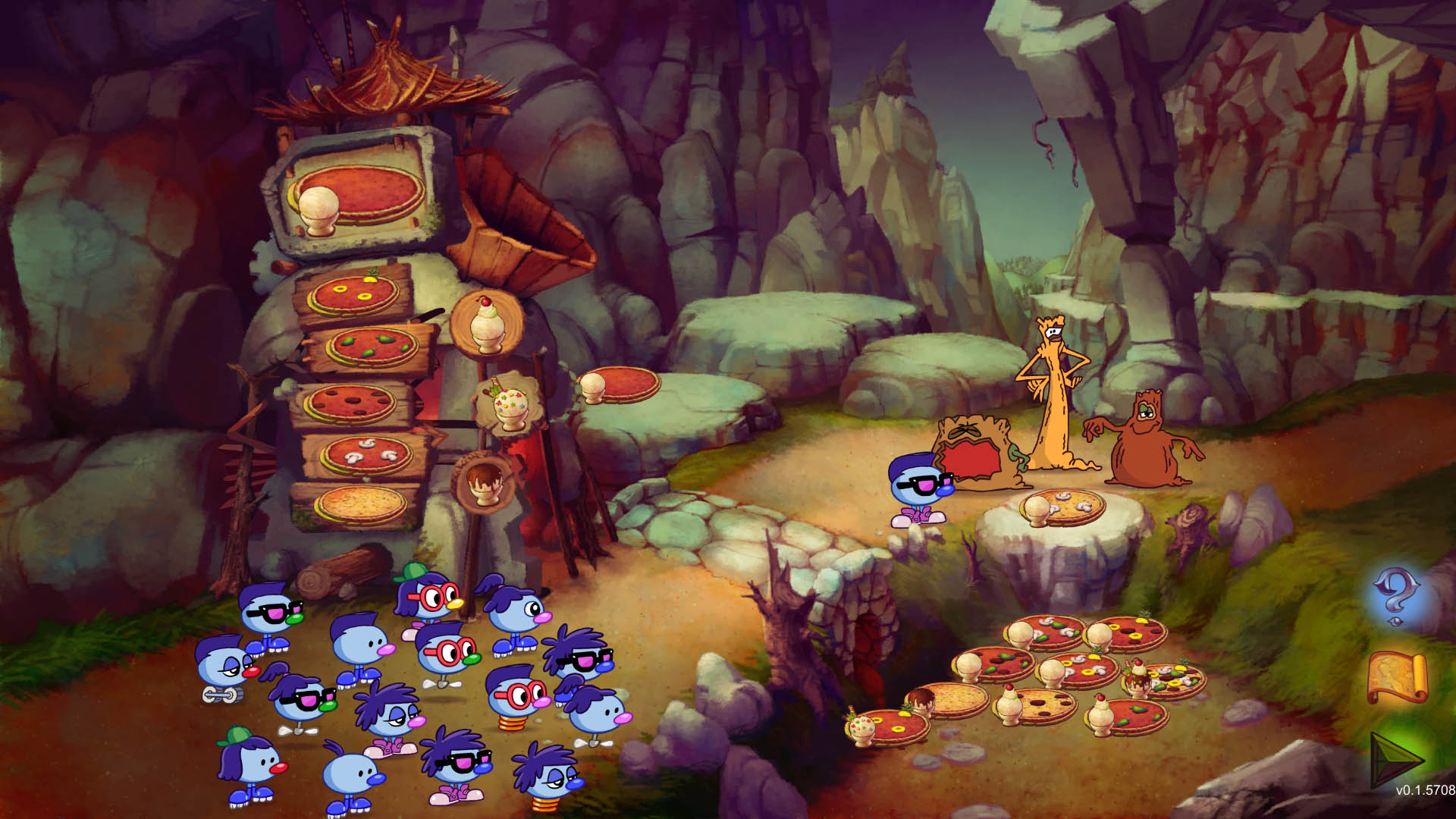
Task: Select the plain cheese pizza button
Action: (x=362, y=500)
